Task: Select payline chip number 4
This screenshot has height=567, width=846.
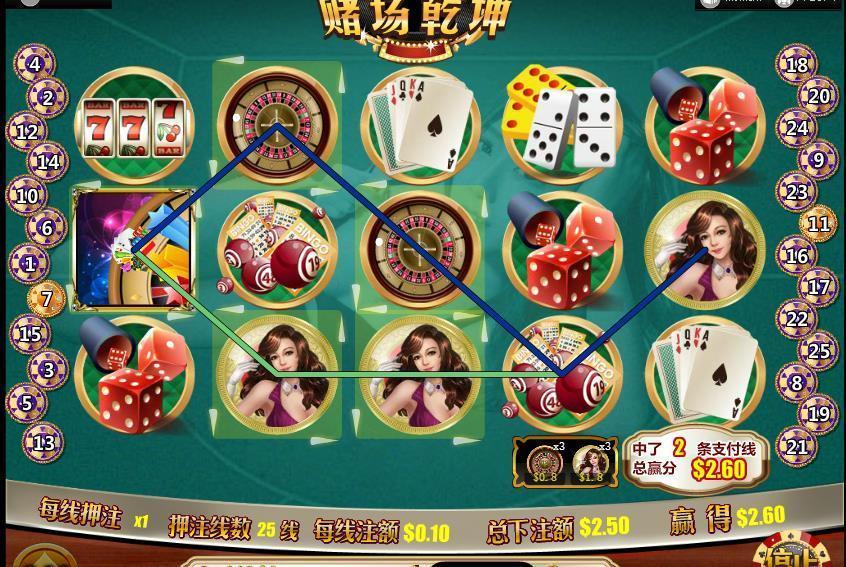Action: click(35, 65)
